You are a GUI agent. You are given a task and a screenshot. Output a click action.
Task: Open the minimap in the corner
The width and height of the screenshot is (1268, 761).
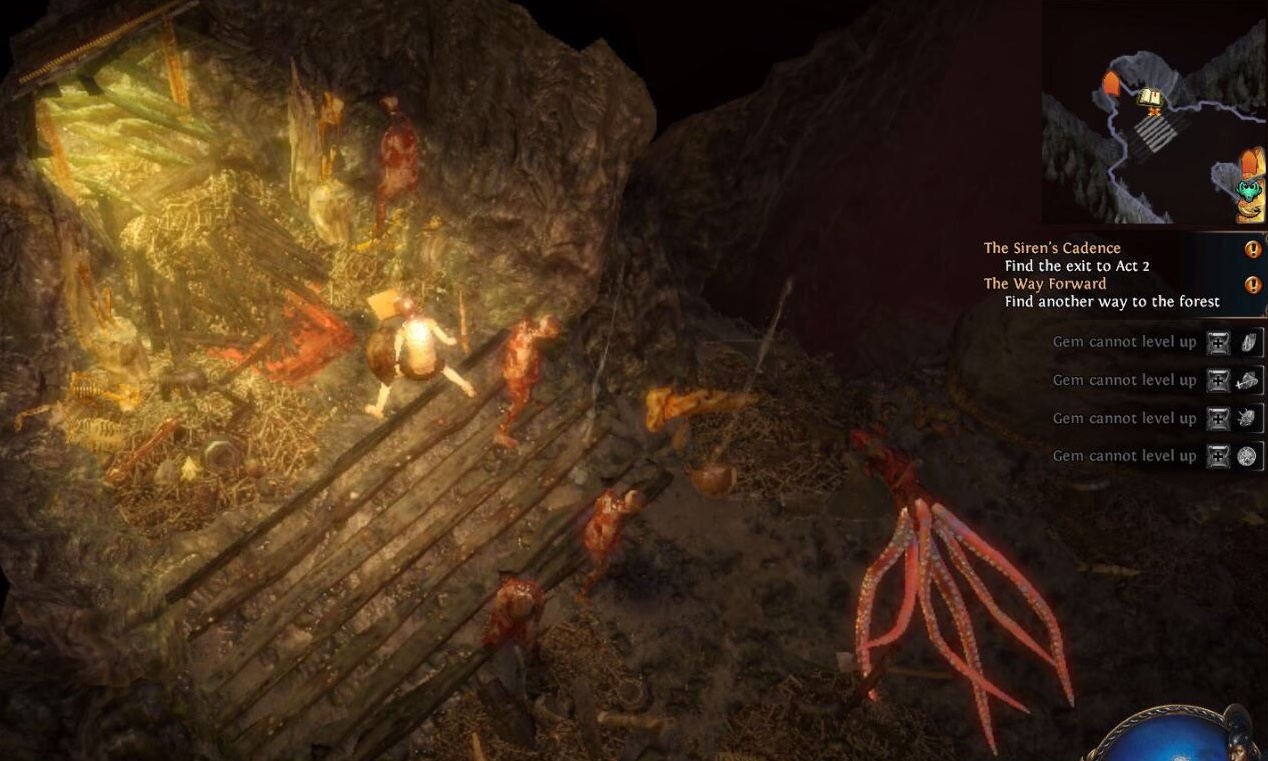[1153, 112]
